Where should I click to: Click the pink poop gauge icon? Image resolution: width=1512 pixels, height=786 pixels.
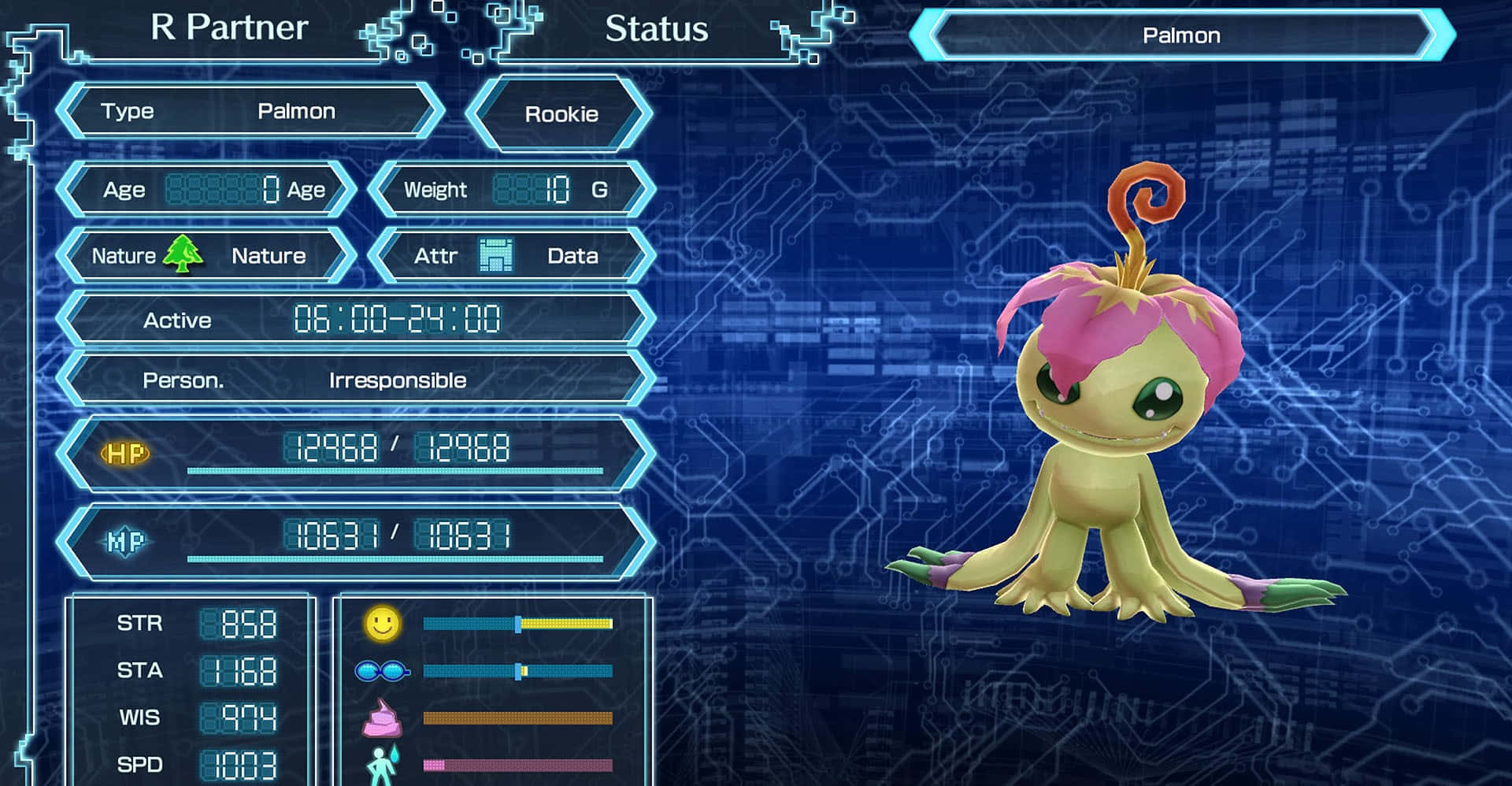pos(382,717)
